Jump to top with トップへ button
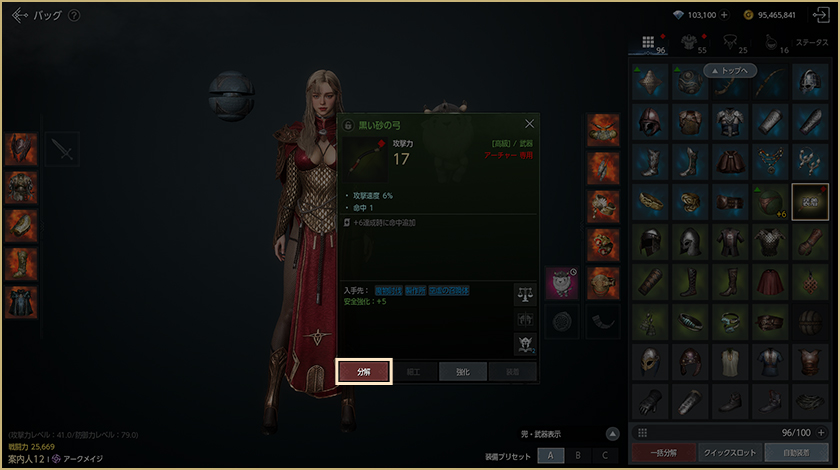Viewport: 840px width, 470px height. coord(732,71)
